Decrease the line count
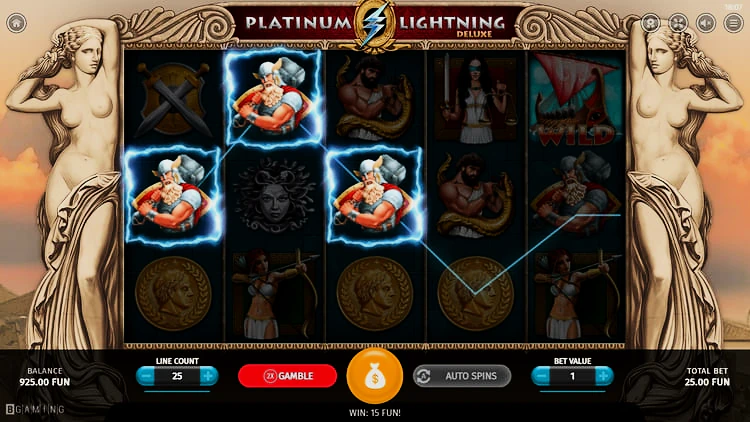 pos(146,376)
